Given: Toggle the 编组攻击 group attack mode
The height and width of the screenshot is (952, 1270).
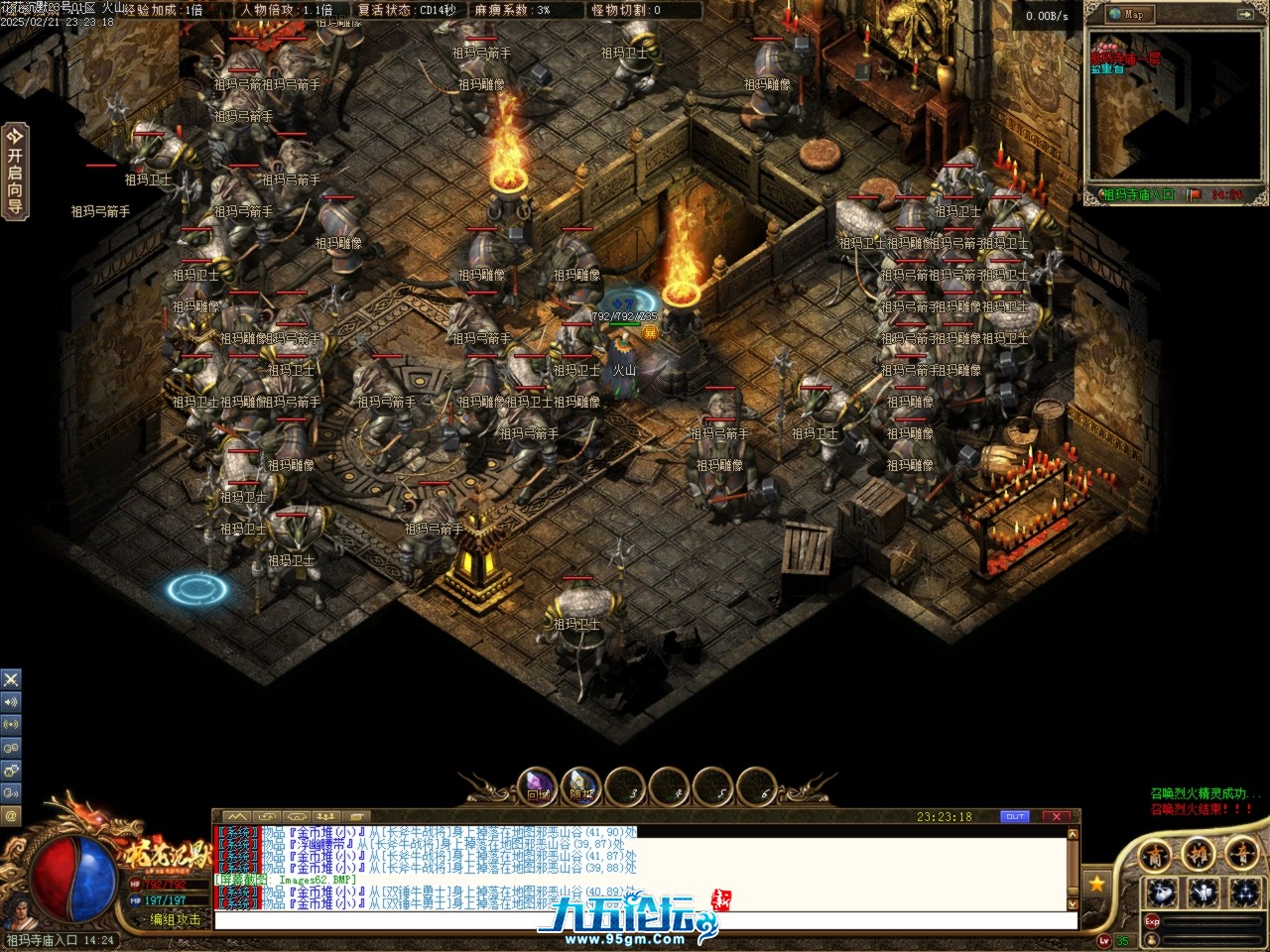Looking at the screenshot, I should point(176,920).
